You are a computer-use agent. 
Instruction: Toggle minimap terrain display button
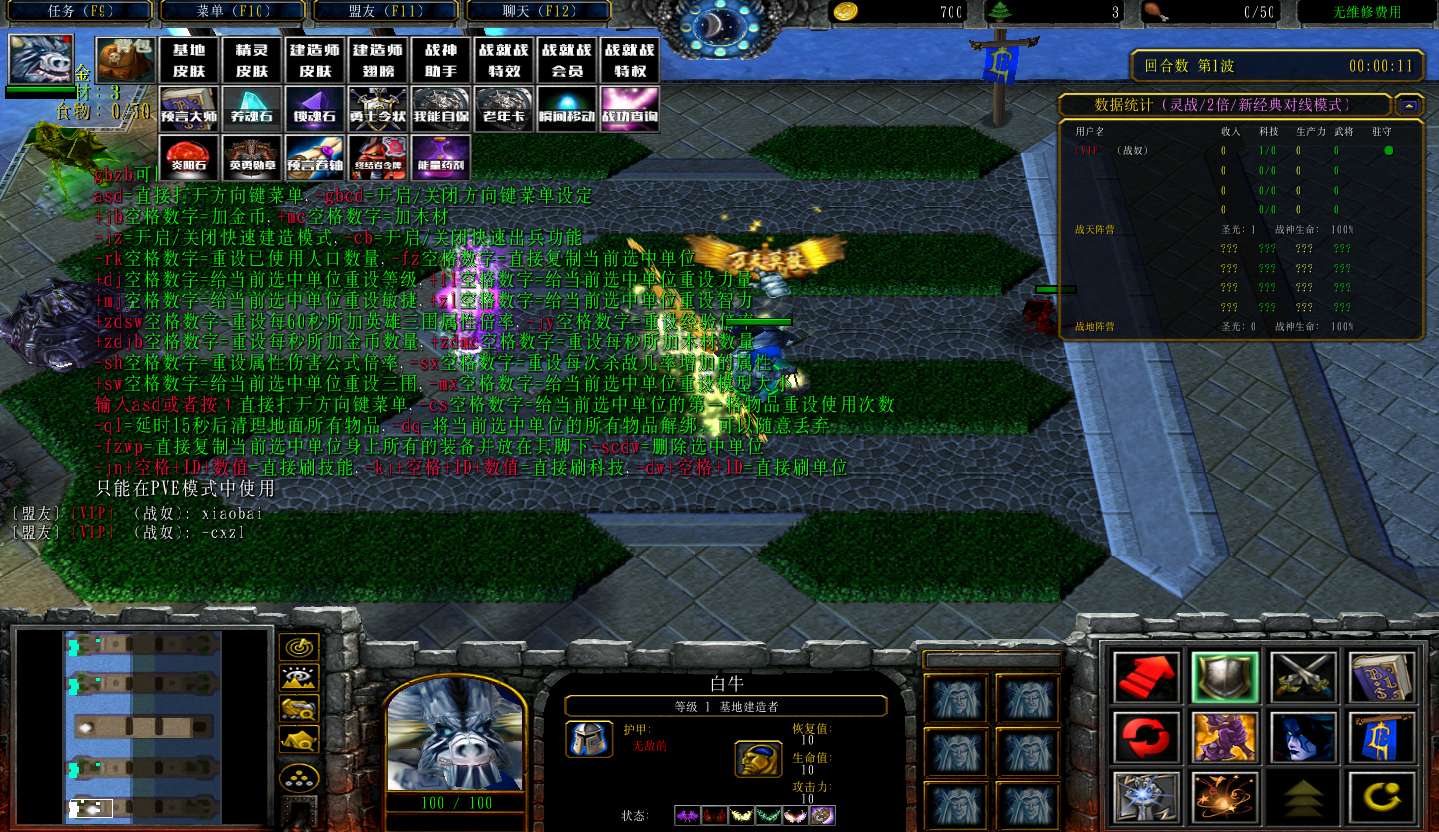tap(299, 679)
